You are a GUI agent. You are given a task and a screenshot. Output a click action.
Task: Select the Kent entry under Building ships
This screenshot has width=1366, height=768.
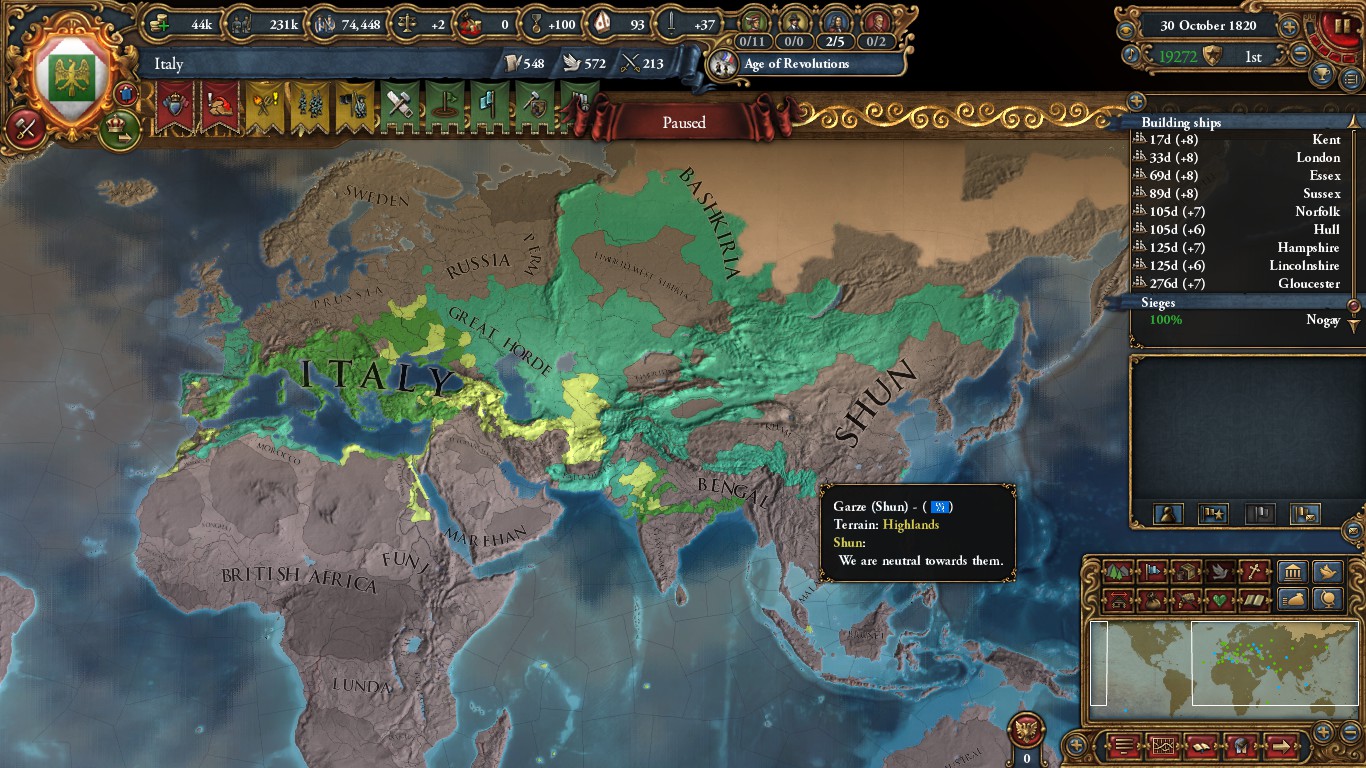1240,139
